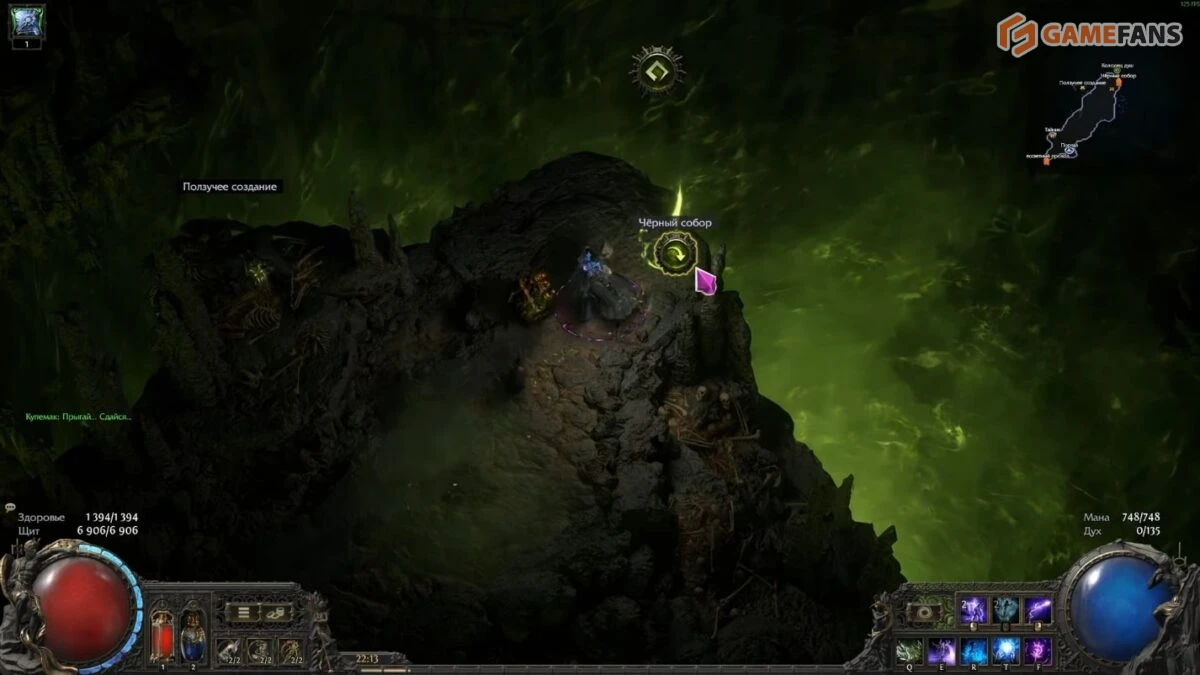This screenshot has width=1200, height=675.
Task: Select the party portrait in the top-left
Action: tap(27, 22)
